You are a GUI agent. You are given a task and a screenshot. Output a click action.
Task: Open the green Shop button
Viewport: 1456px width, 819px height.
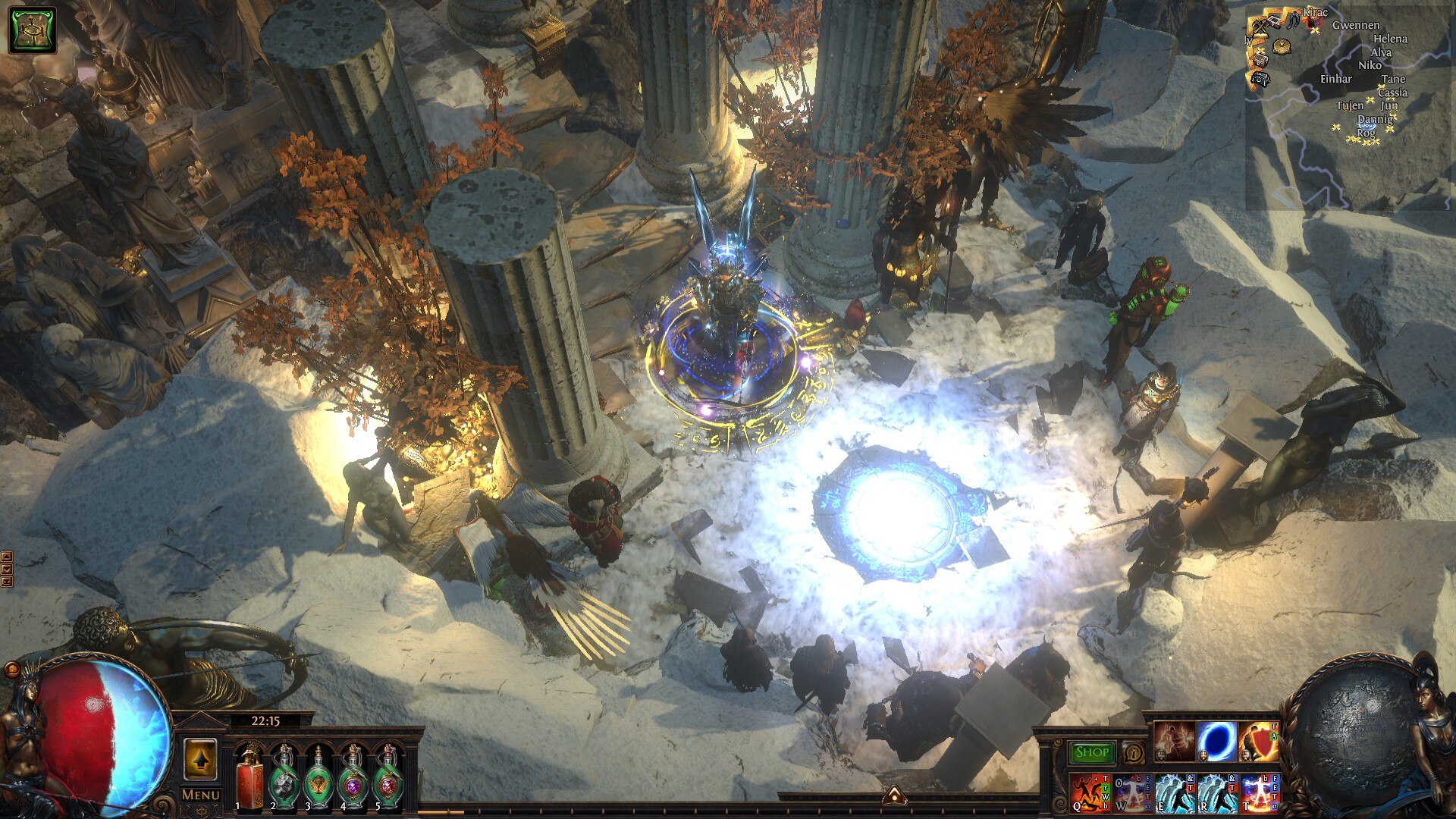pyautogui.click(x=1091, y=752)
